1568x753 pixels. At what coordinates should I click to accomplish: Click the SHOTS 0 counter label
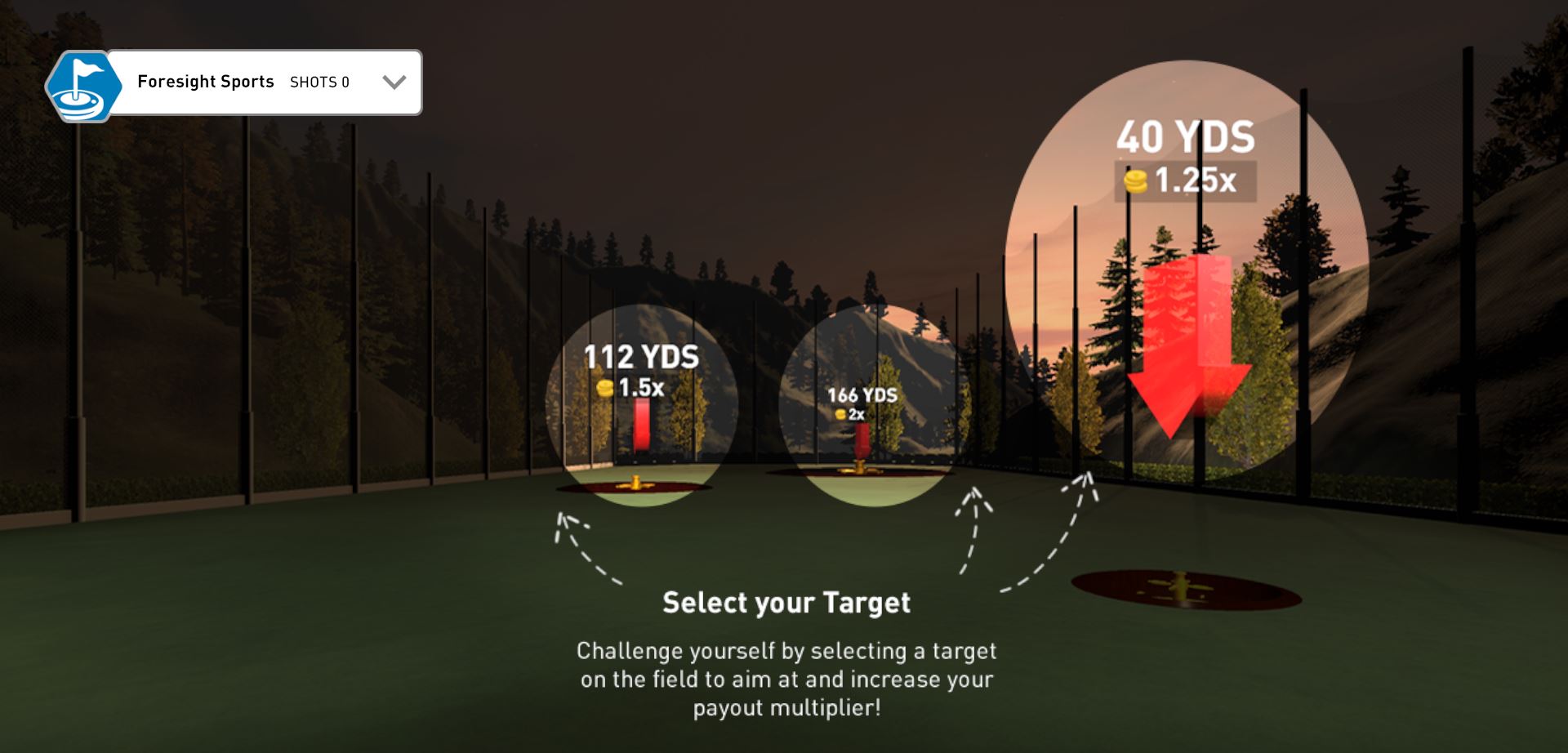click(x=320, y=82)
